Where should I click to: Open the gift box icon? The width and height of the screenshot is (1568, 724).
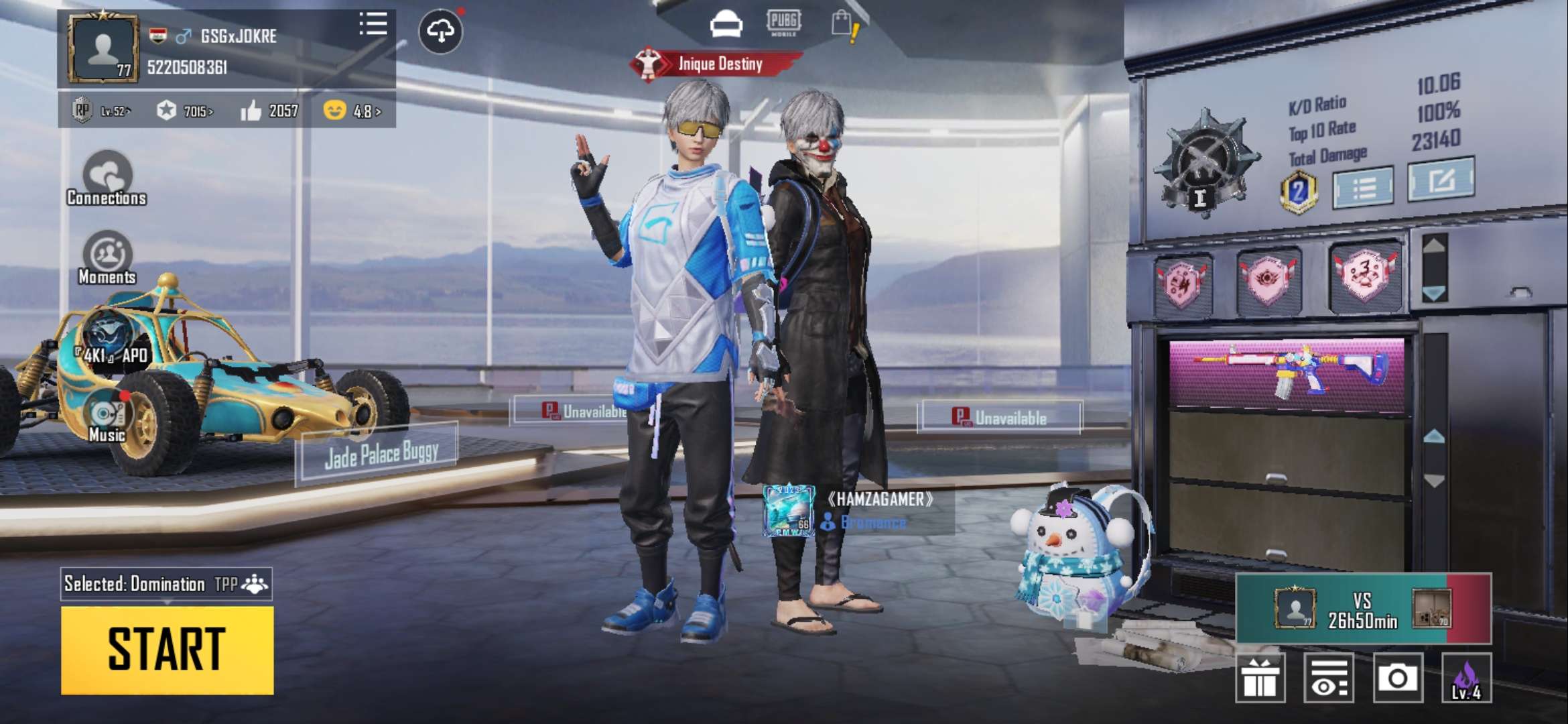[1260, 678]
